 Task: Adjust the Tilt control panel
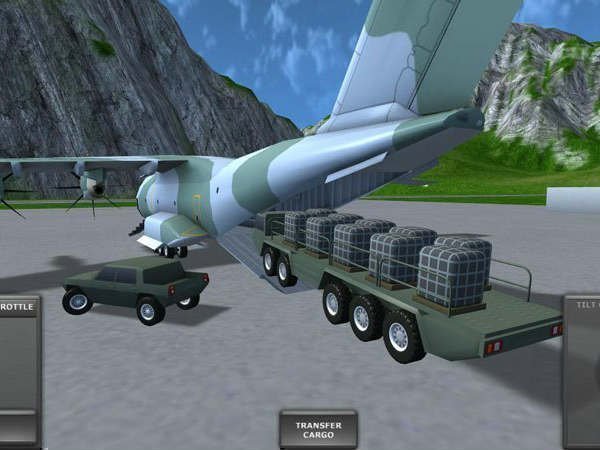tap(582, 370)
